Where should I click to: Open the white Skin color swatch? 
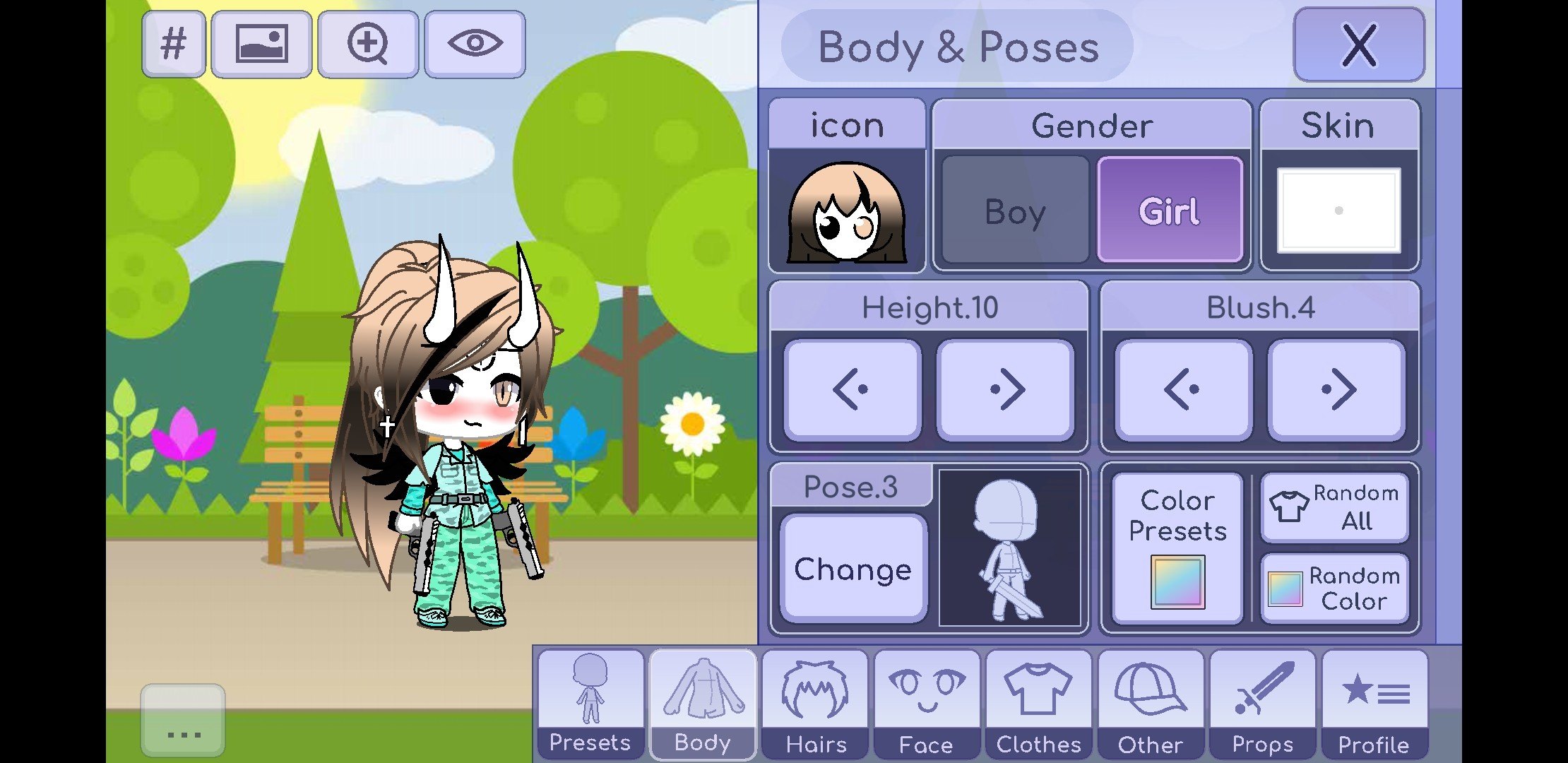[x=1338, y=211]
